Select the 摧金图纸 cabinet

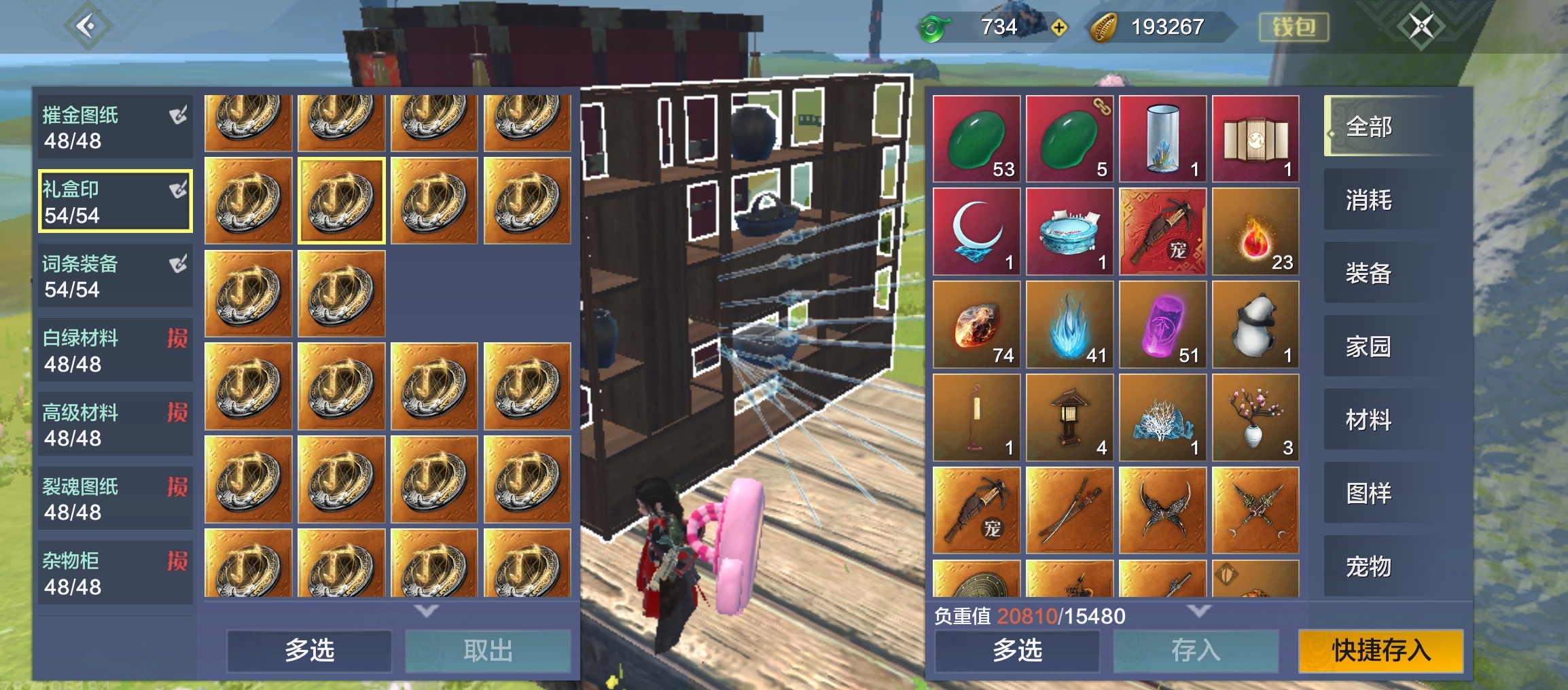click(x=114, y=128)
